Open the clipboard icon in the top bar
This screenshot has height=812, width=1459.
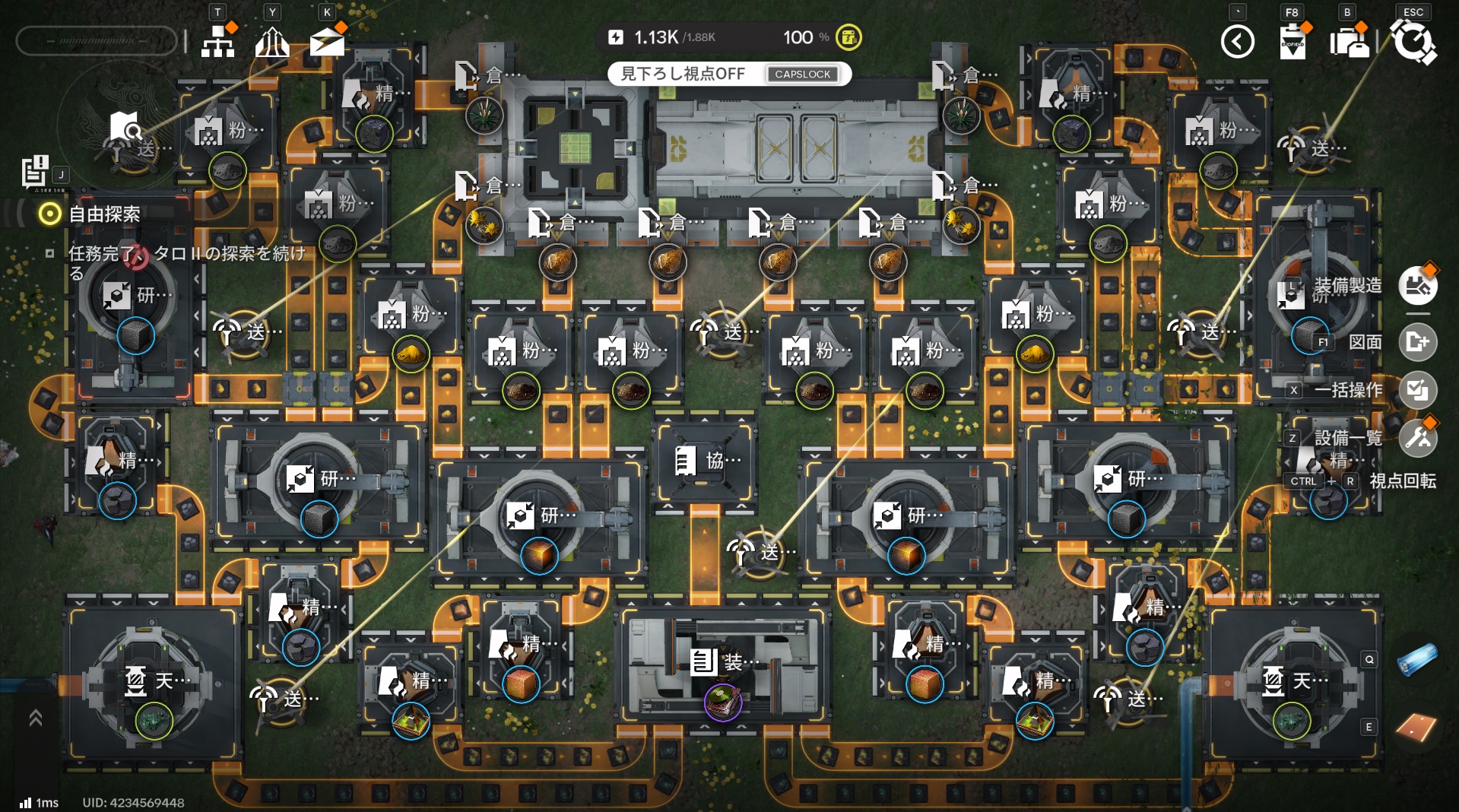click(1292, 42)
